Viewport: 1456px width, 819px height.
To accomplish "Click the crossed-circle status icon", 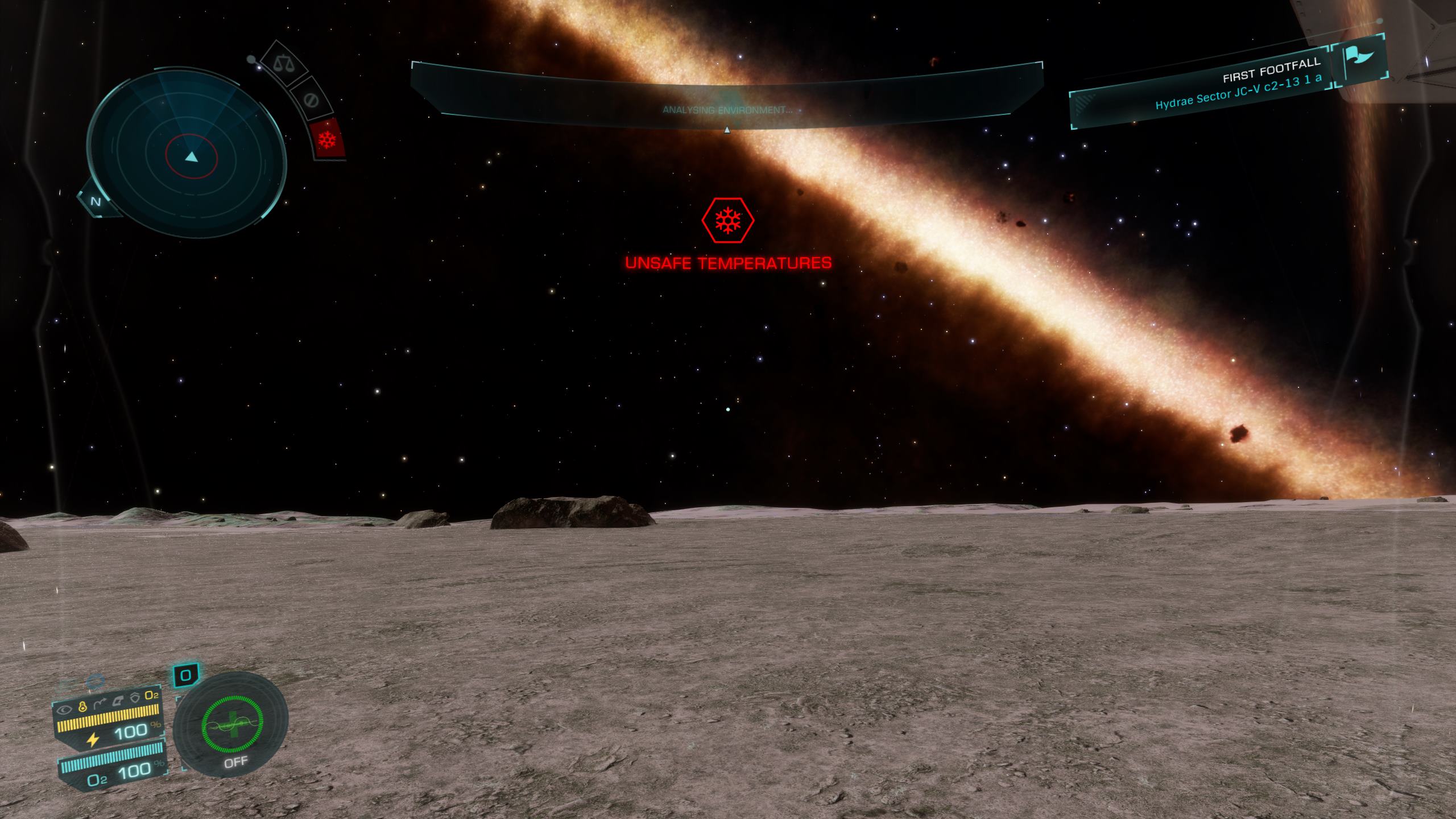I will pos(311,100).
